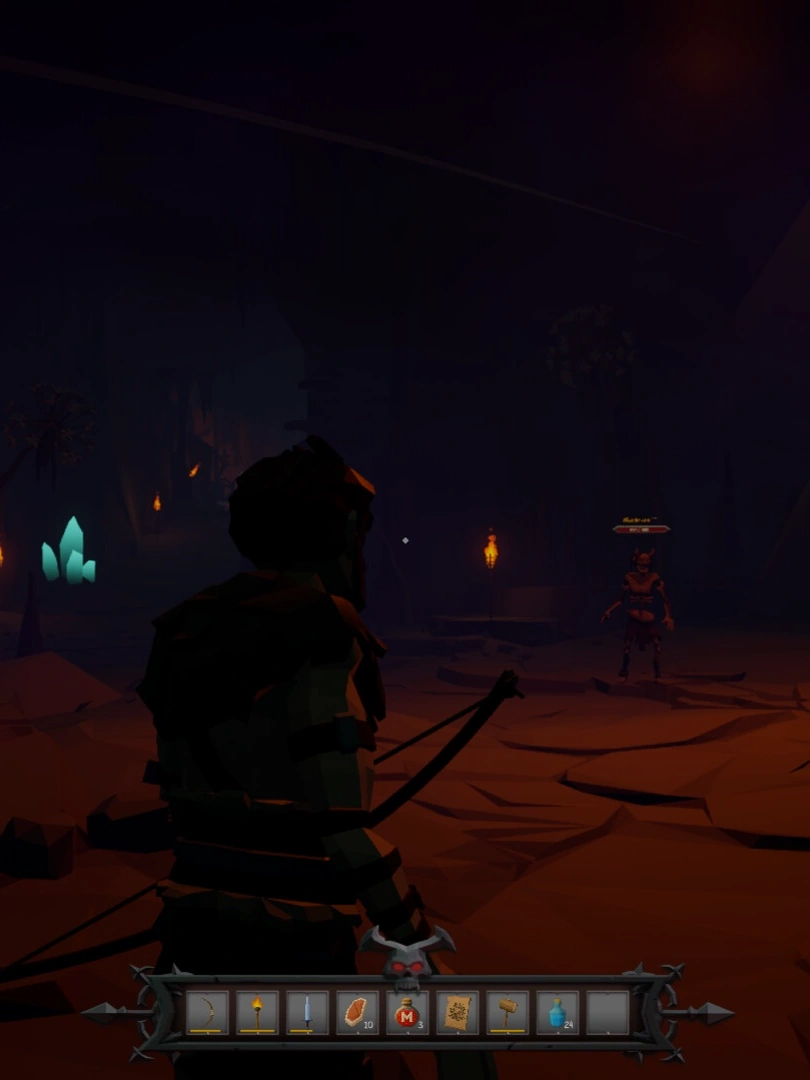Choose the sword hotbar slot

[307, 1012]
